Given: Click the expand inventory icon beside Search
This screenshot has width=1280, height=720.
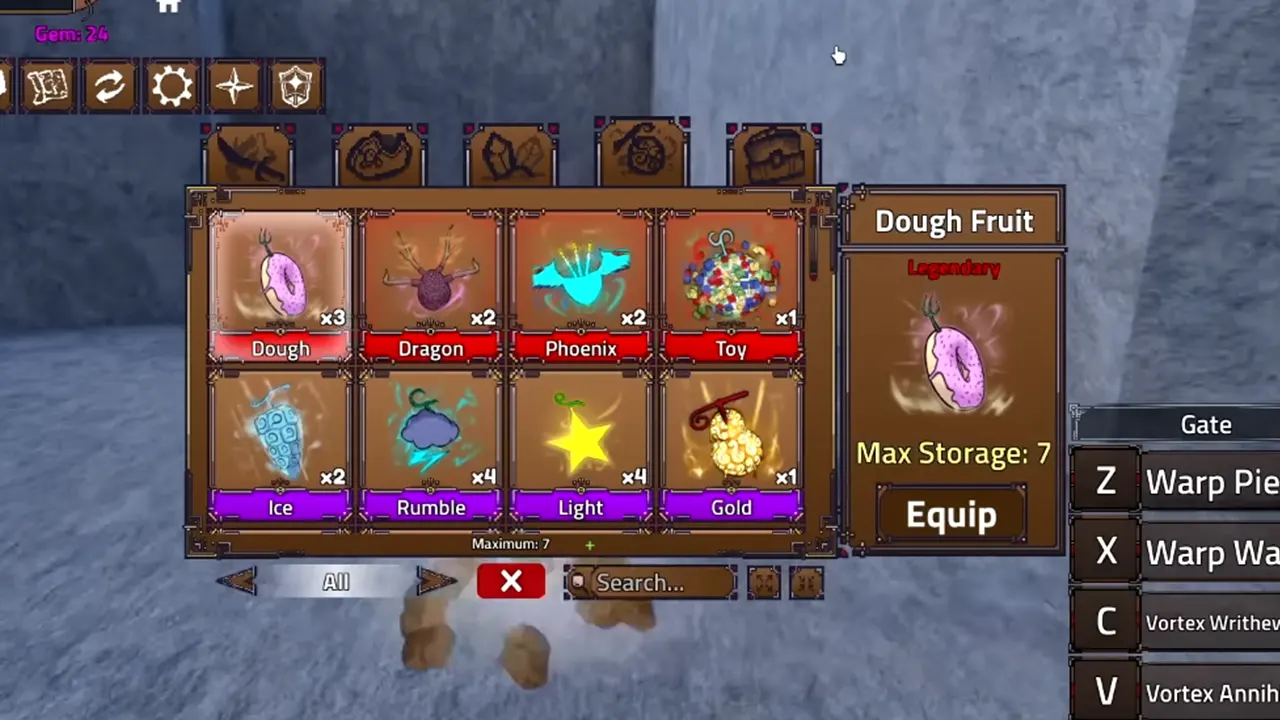Looking at the screenshot, I should pos(764,582).
